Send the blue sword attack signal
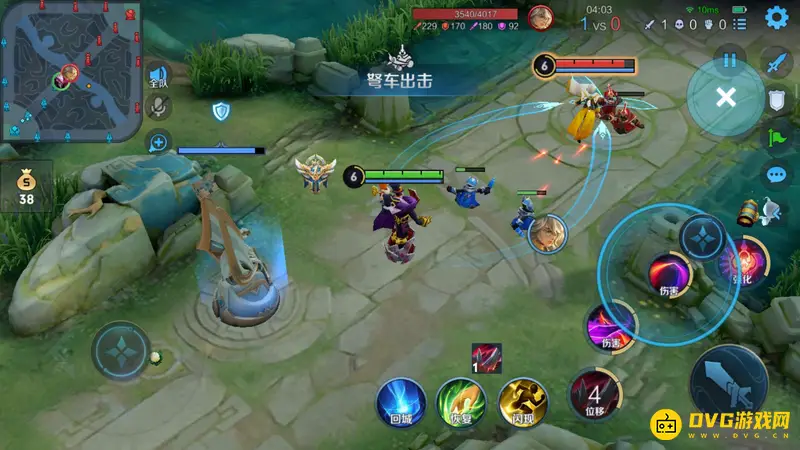 point(777,63)
